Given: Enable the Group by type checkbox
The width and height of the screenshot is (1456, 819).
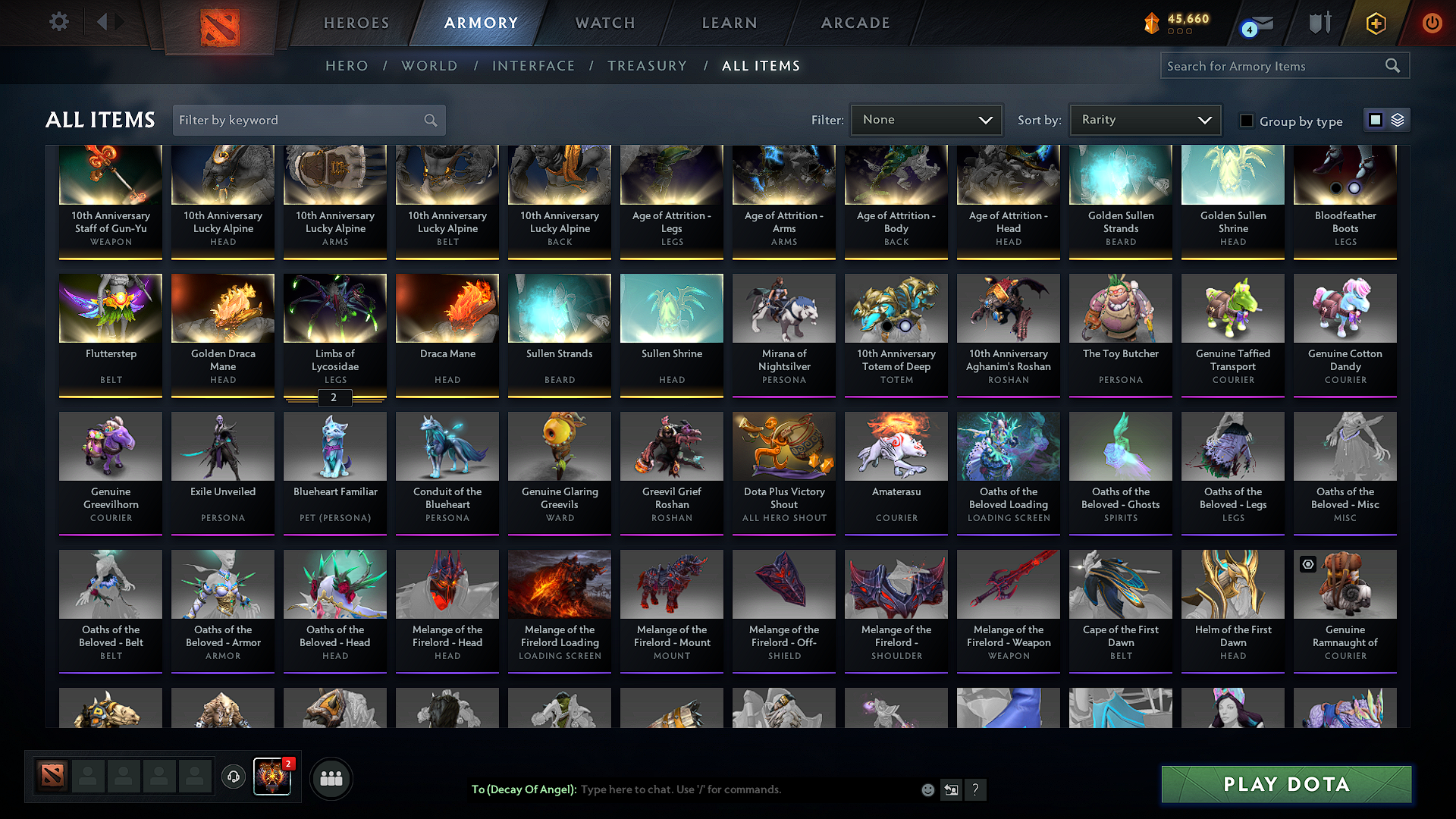Looking at the screenshot, I should coord(1246,121).
